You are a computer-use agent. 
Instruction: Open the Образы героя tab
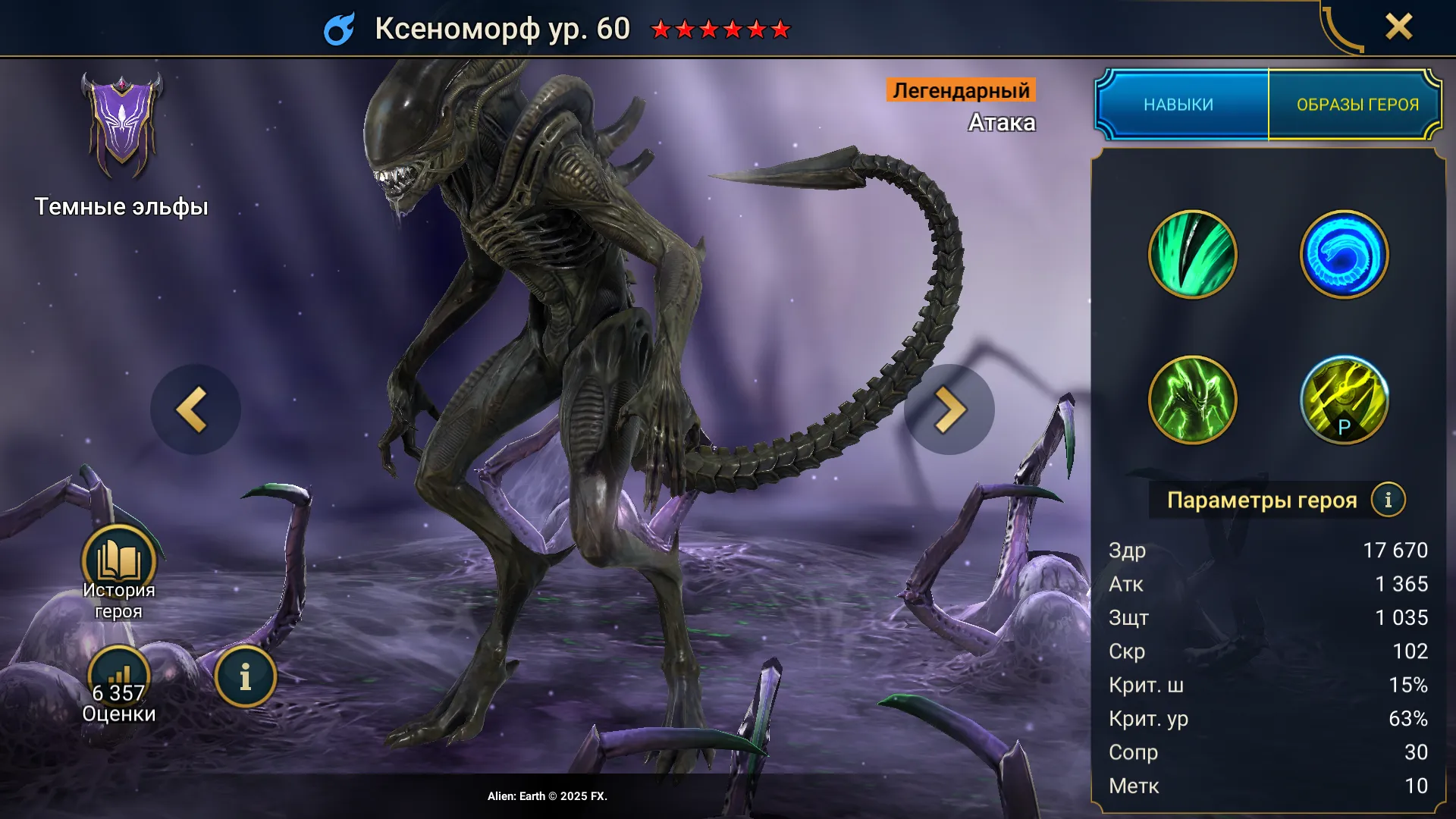(x=1357, y=105)
